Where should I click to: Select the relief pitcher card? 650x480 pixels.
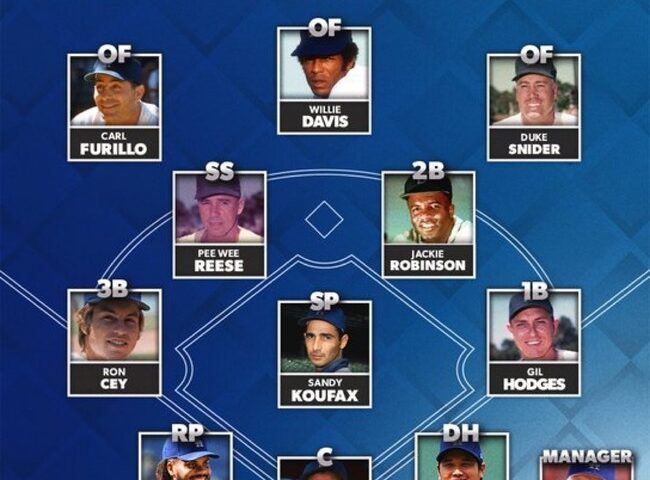[186, 458]
